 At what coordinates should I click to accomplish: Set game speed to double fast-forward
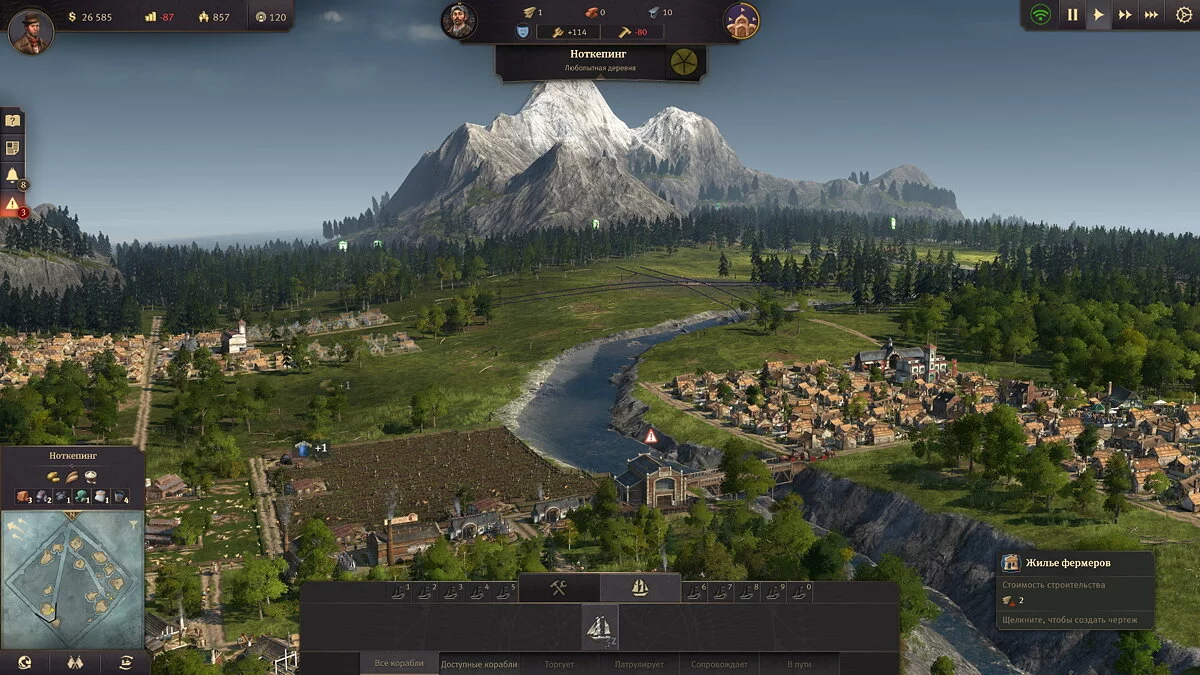(1125, 15)
